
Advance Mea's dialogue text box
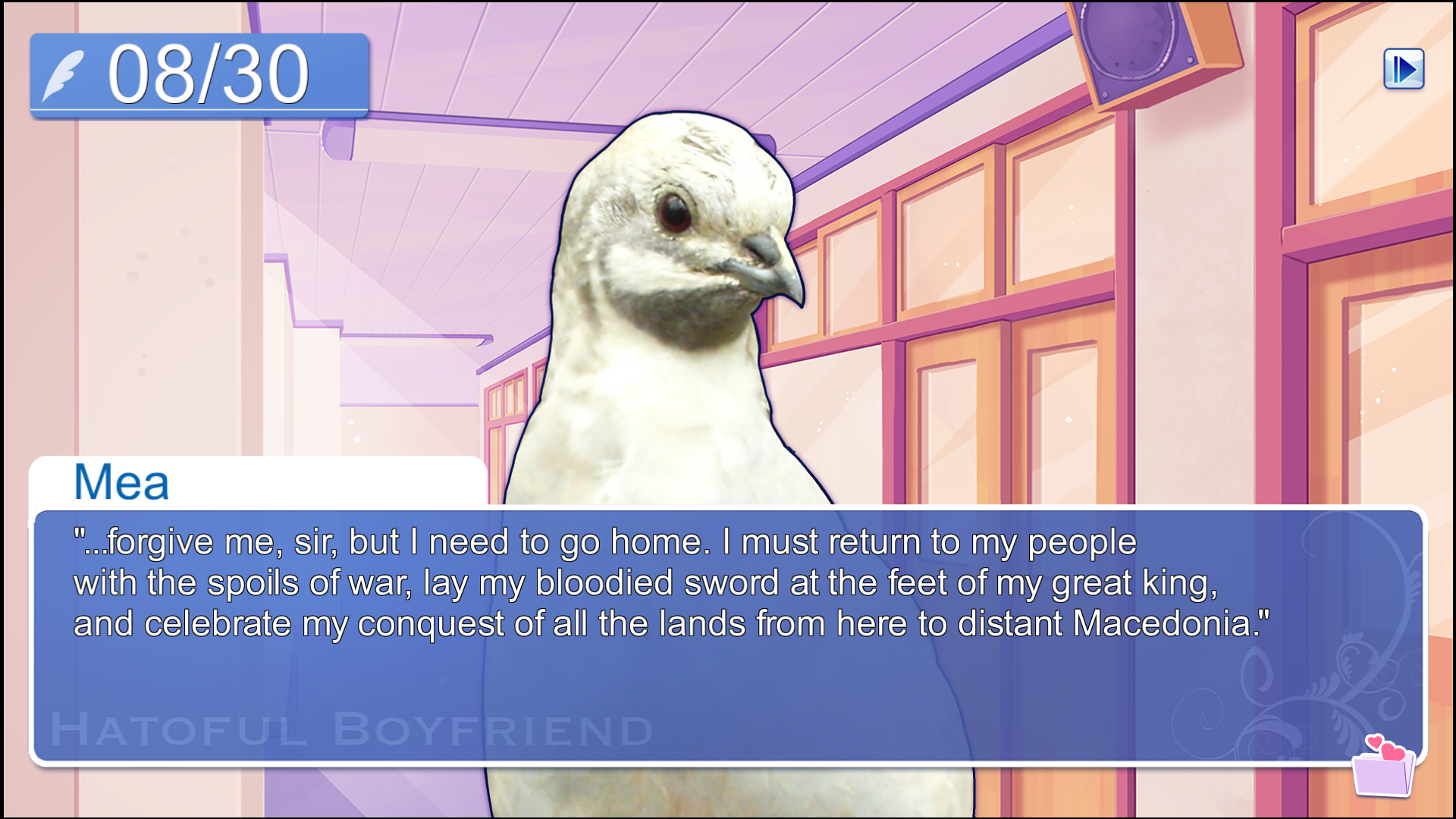tap(728, 635)
